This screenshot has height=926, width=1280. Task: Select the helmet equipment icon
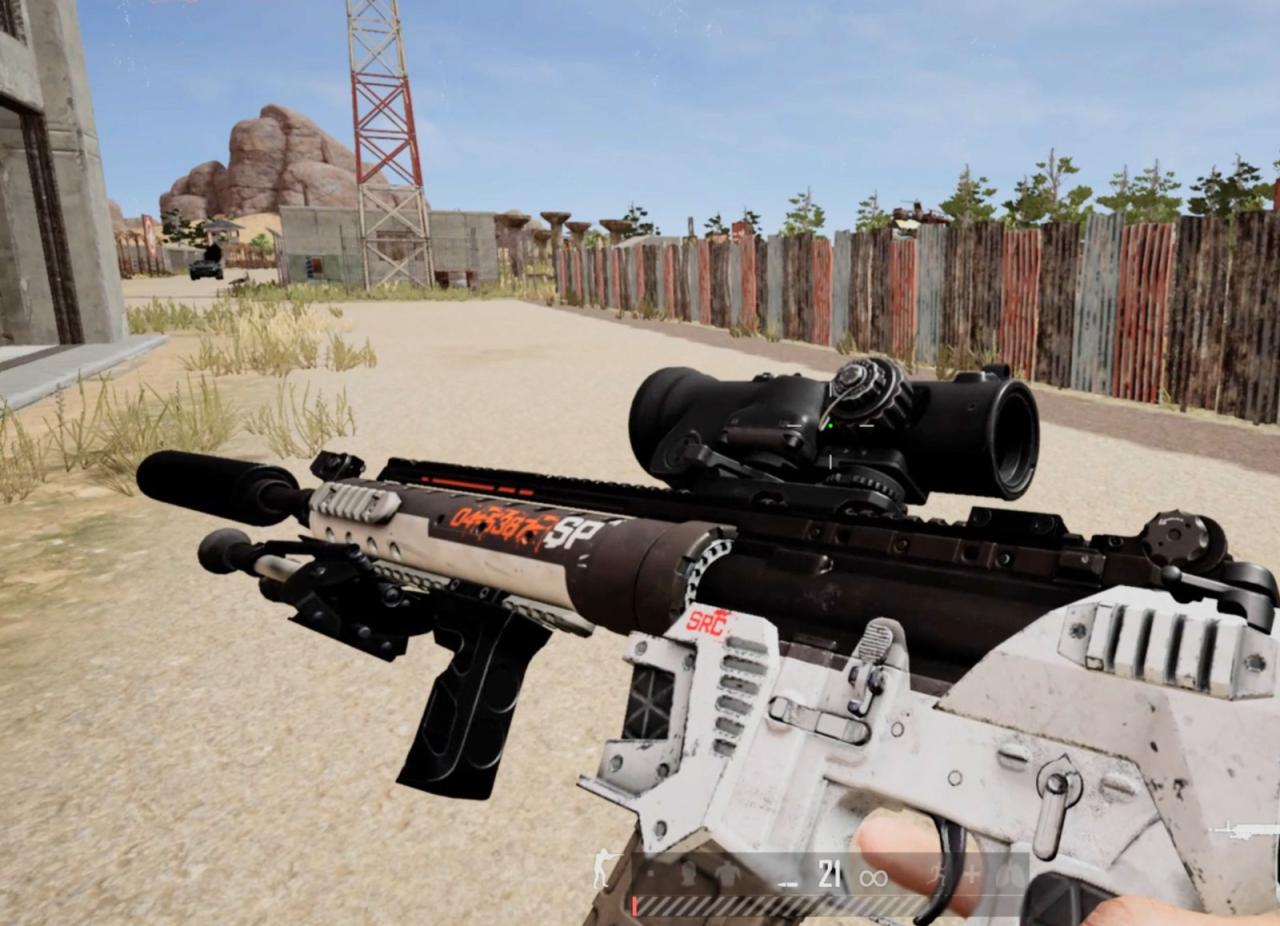[x=688, y=873]
